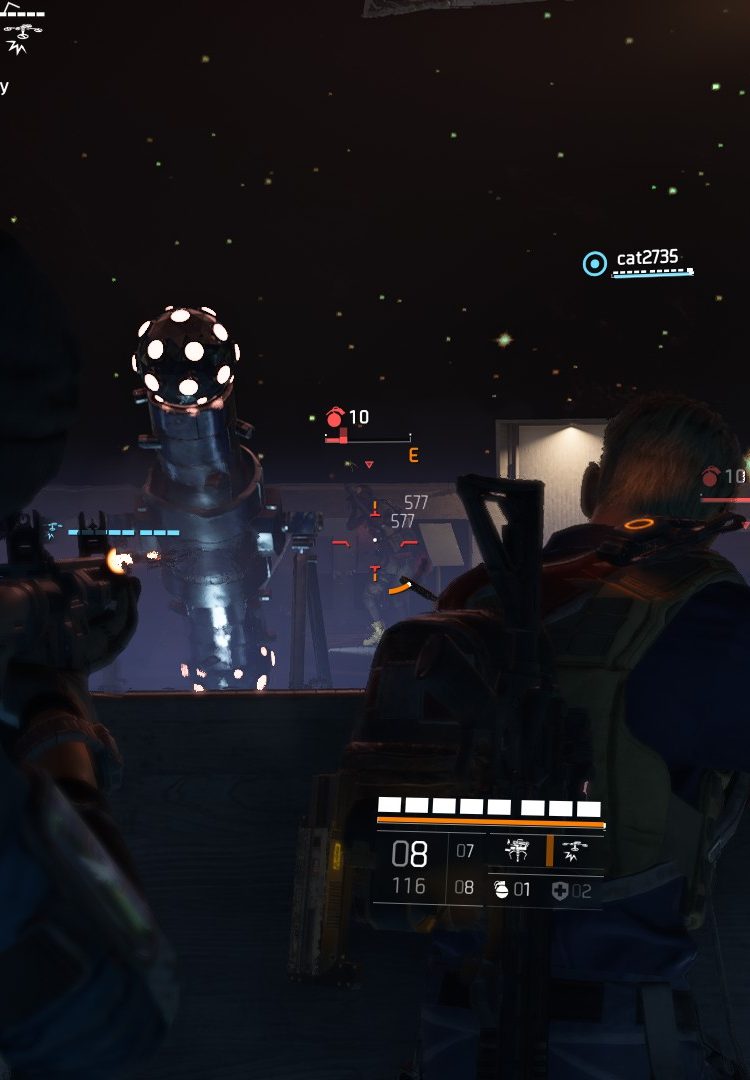Screen dimensions: 750x1080
Task: Use the armor kit shield icon
Action: 559,890
